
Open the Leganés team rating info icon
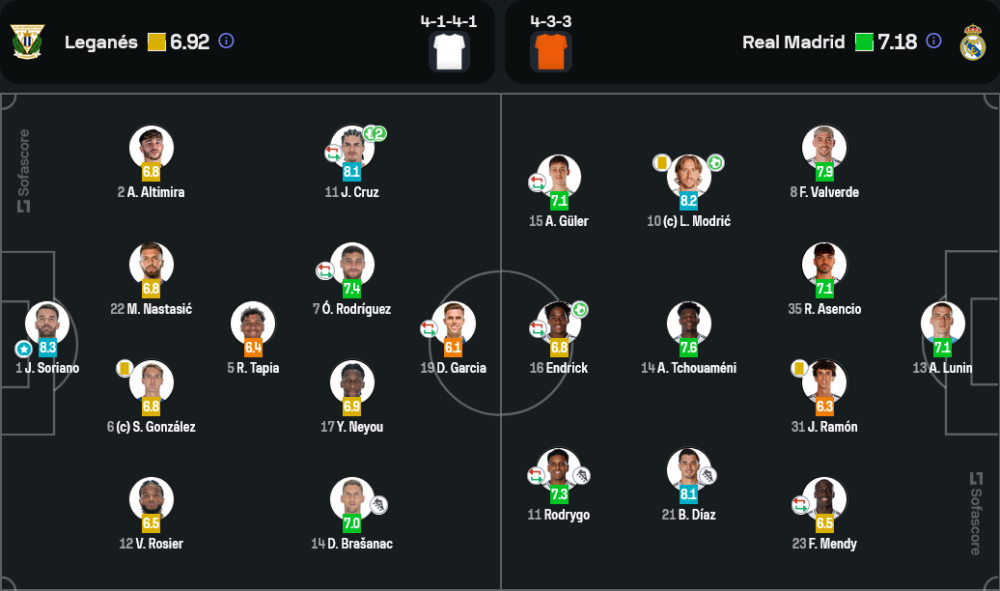[226, 42]
